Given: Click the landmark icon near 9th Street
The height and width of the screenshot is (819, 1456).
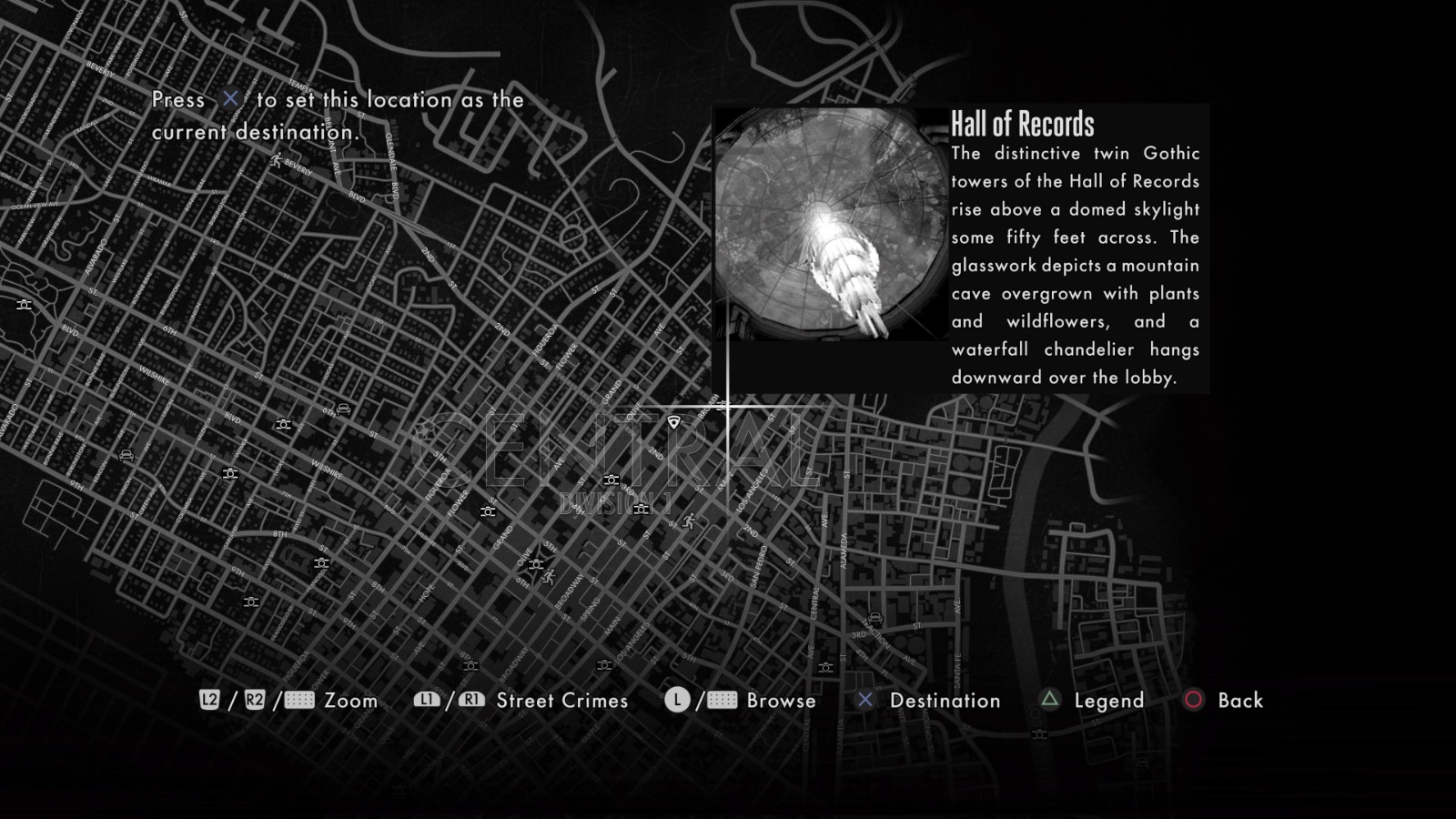Looking at the screenshot, I should pos(251,602).
